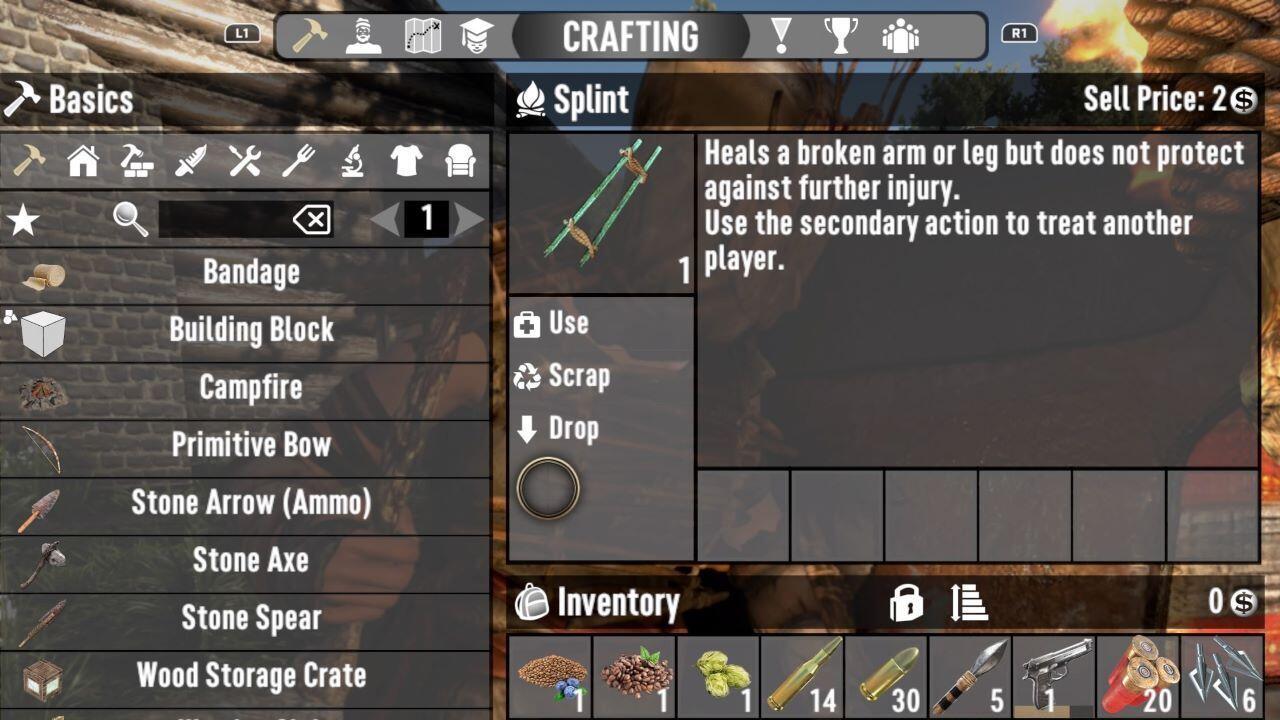Clear the recipe search text
This screenshot has width=1280, height=720.
312,219
